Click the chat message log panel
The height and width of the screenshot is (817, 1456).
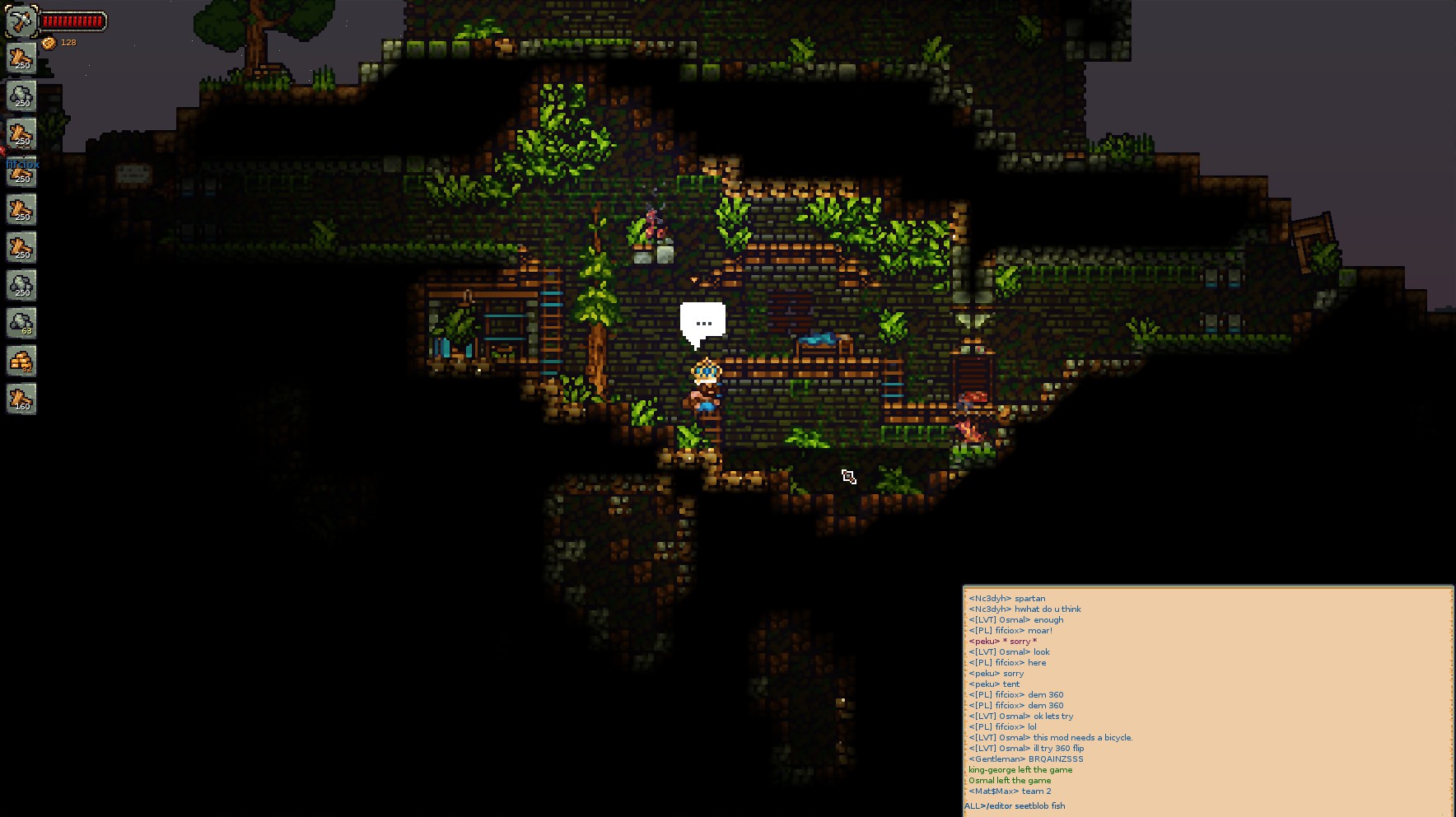tap(1206, 693)
